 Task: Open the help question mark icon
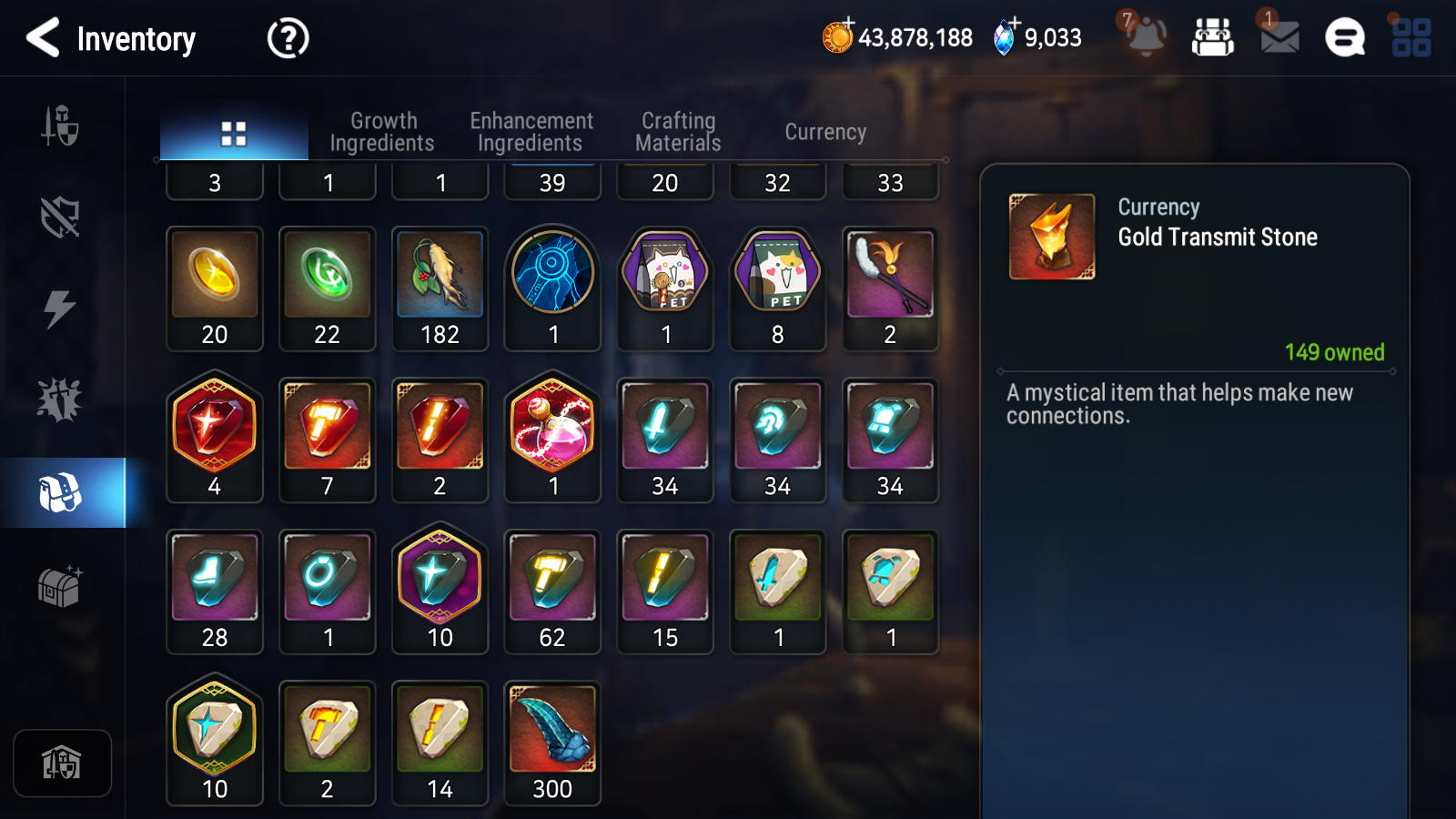click(287, 38)
